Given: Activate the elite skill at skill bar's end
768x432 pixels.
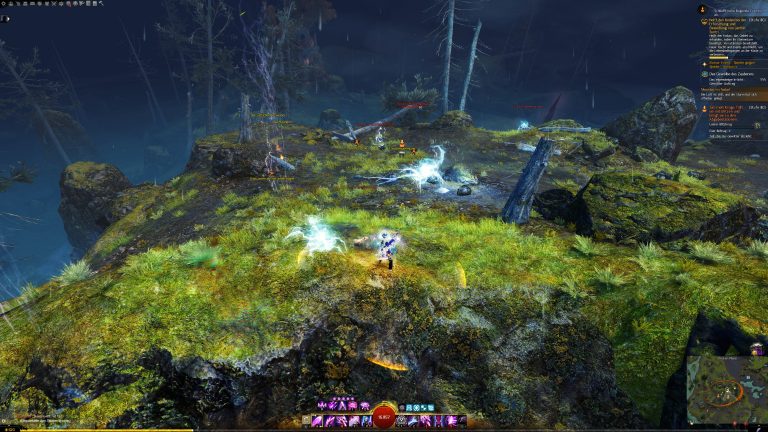Looking at the screenshot, I should pyautogui.click(x=461, y=422).
